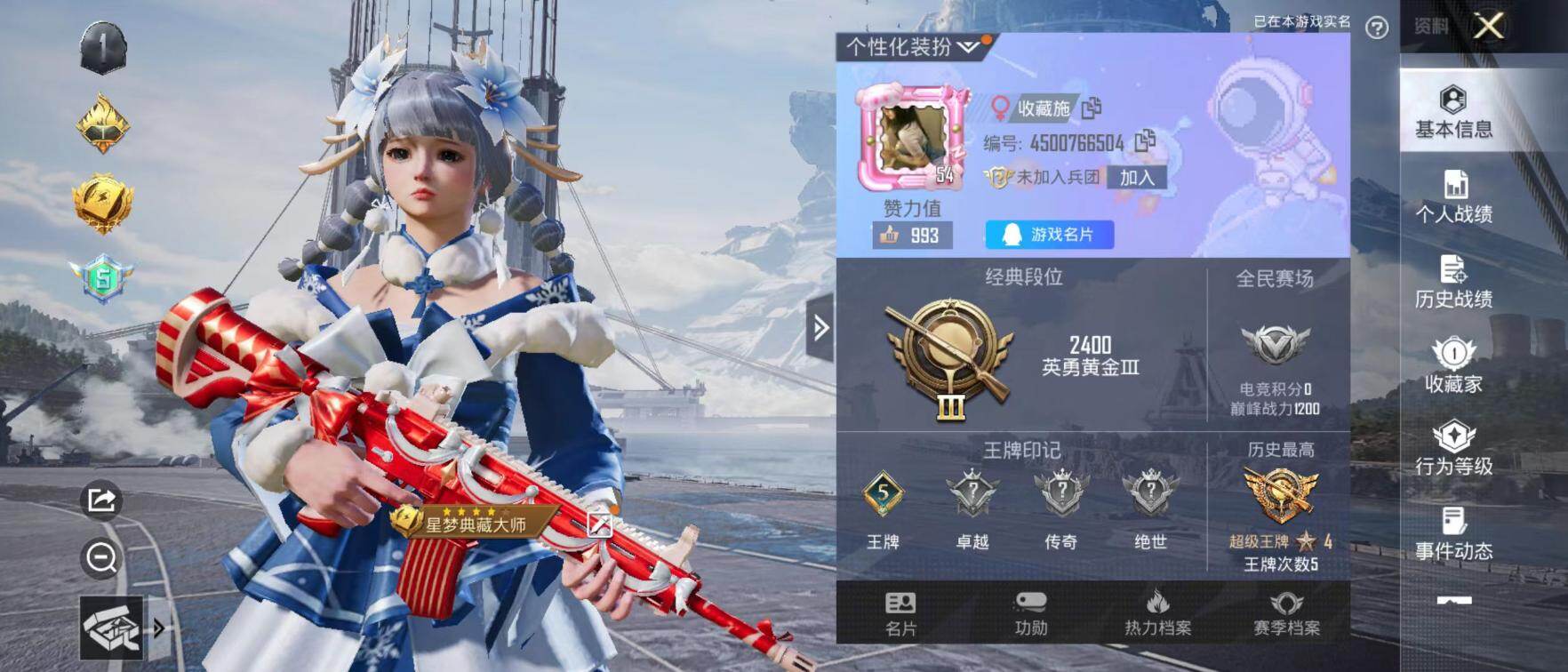1568x672 pixels.
Task: Collapse the info panel with the arrow
Action: [x=820, y=328]
